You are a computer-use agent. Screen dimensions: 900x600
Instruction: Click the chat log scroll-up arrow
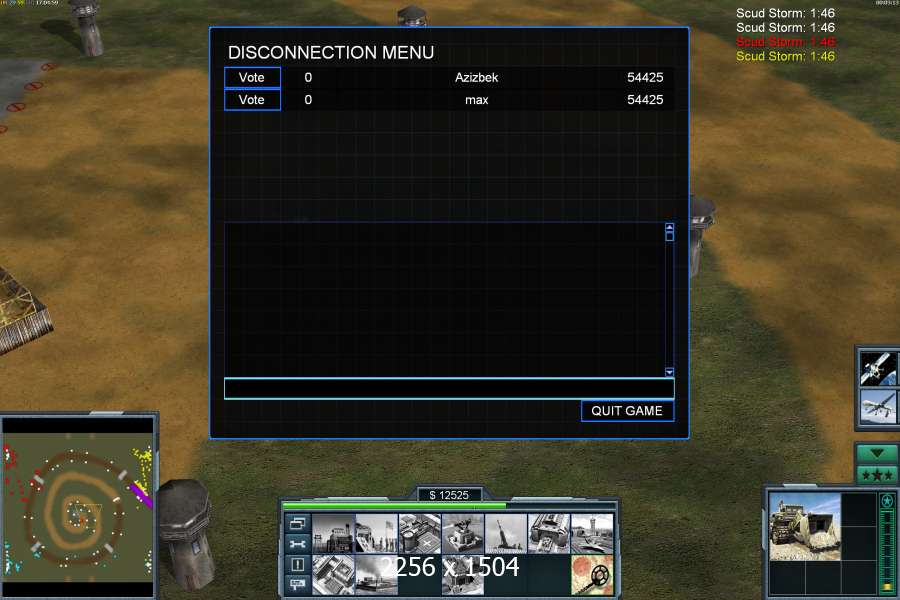[670, 228]
